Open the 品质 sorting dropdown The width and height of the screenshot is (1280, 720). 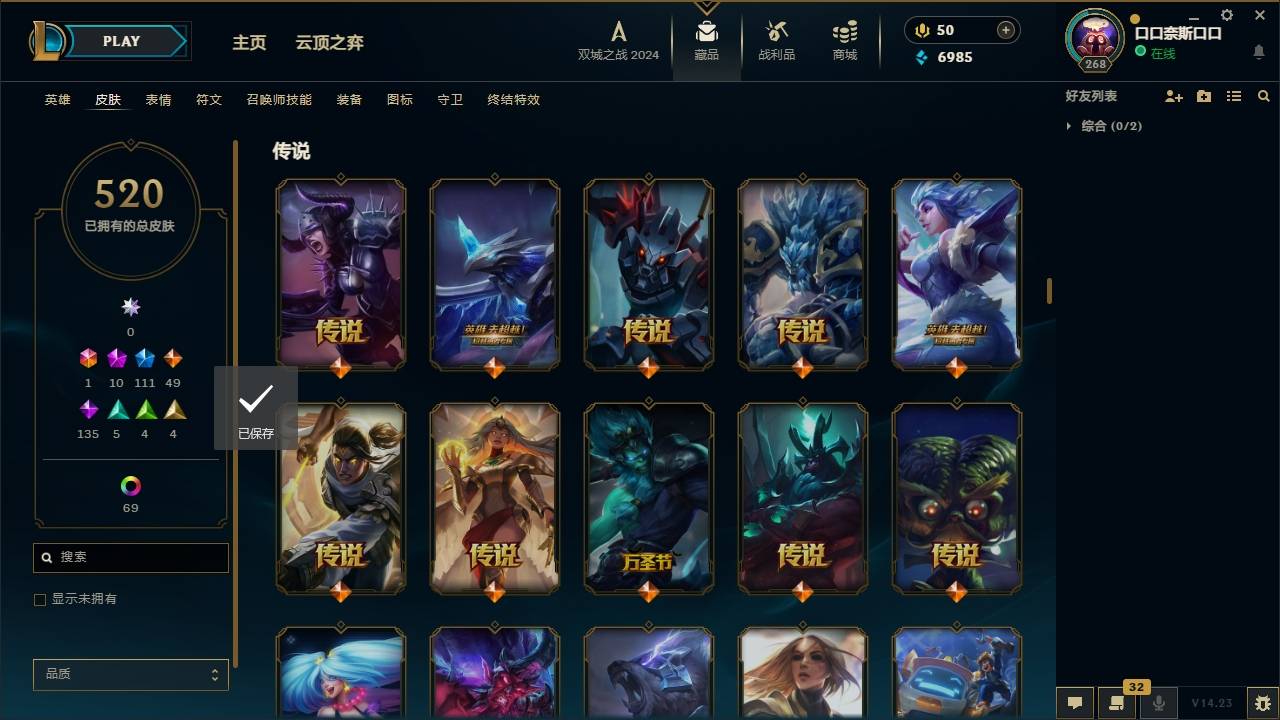[x=130, y=674]
